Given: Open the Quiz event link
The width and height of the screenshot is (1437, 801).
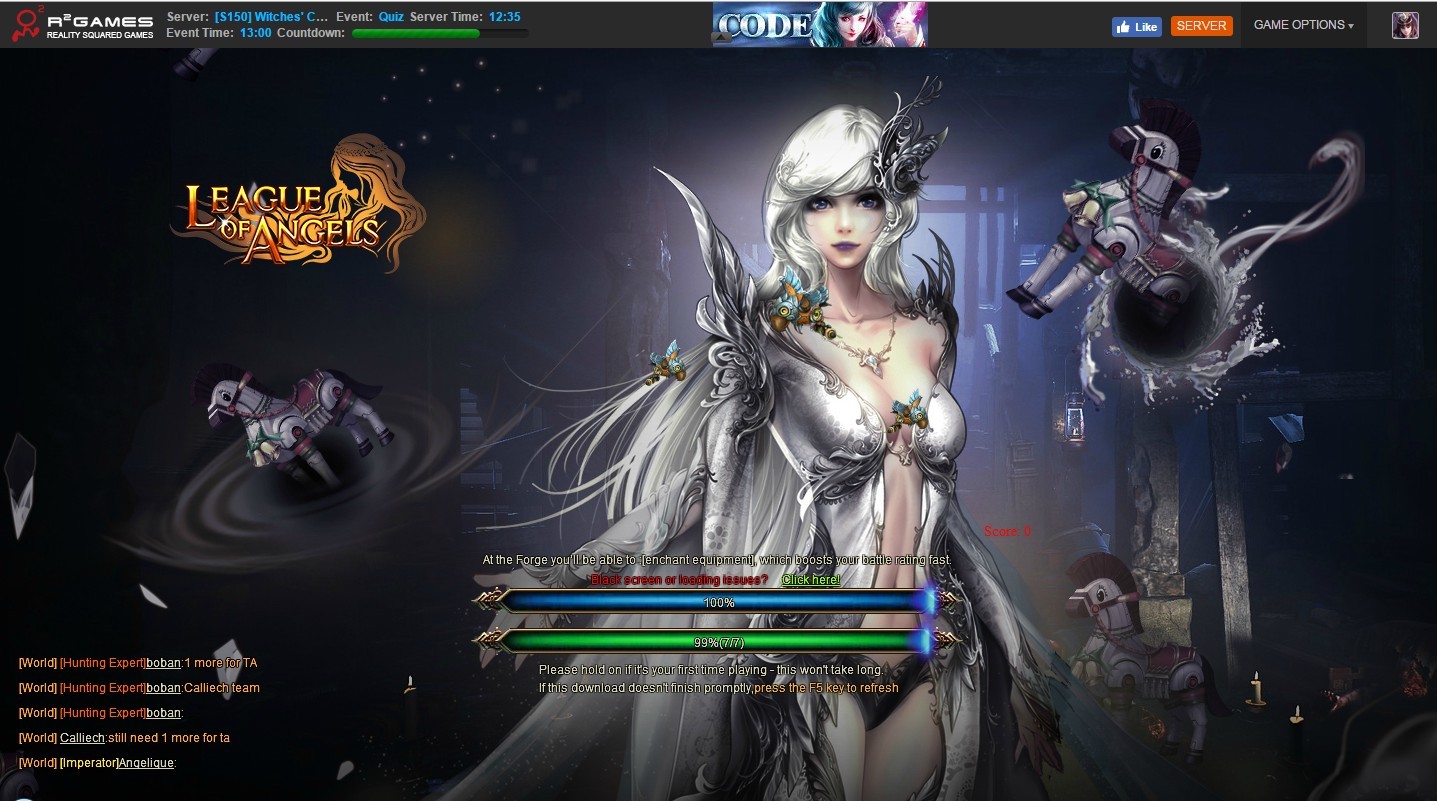Looking at the screenshot, I should point(391,17).
